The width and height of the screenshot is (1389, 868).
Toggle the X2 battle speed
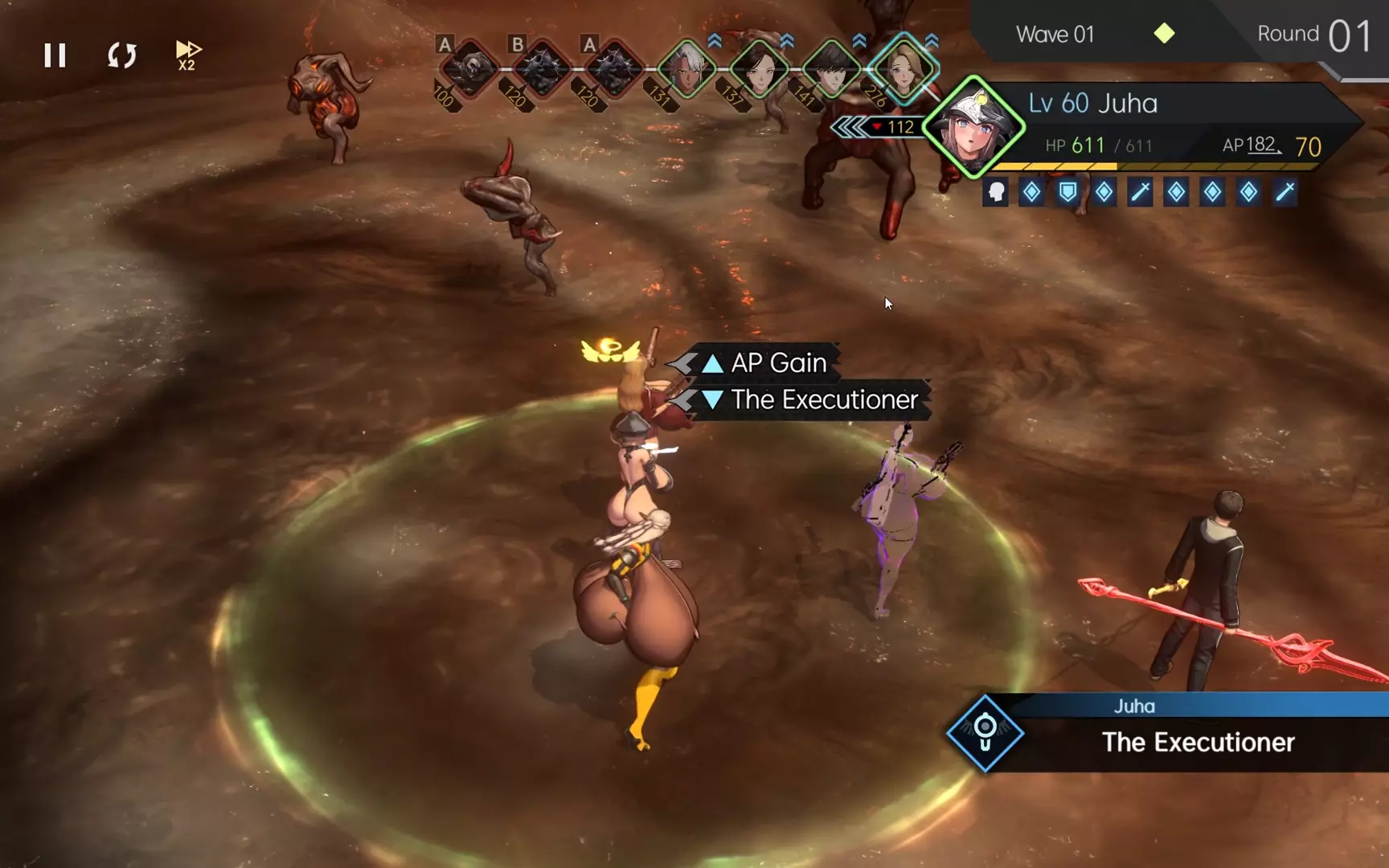(187, 55)
